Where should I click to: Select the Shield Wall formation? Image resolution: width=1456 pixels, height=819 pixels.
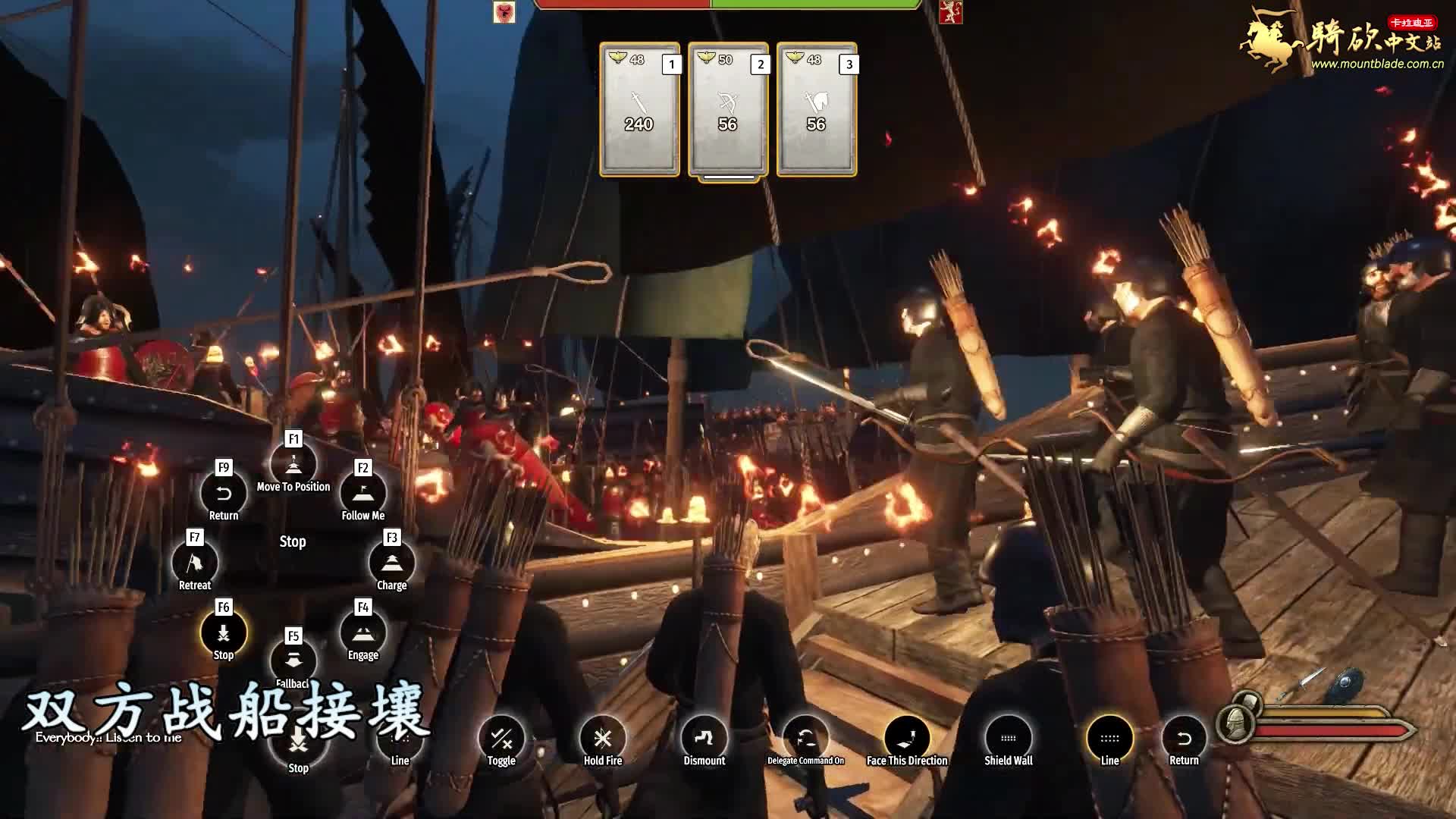[x=1008, y=738]
